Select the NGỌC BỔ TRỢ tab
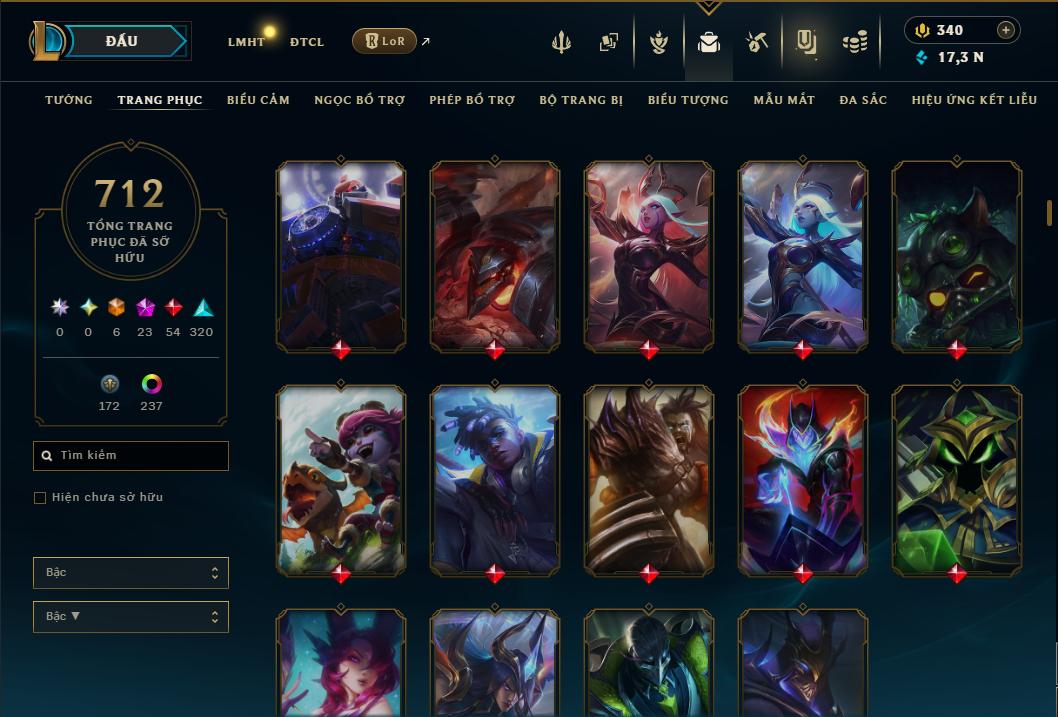The height and width of the screenshot is (717, 1058). click(x=360, y=100)
